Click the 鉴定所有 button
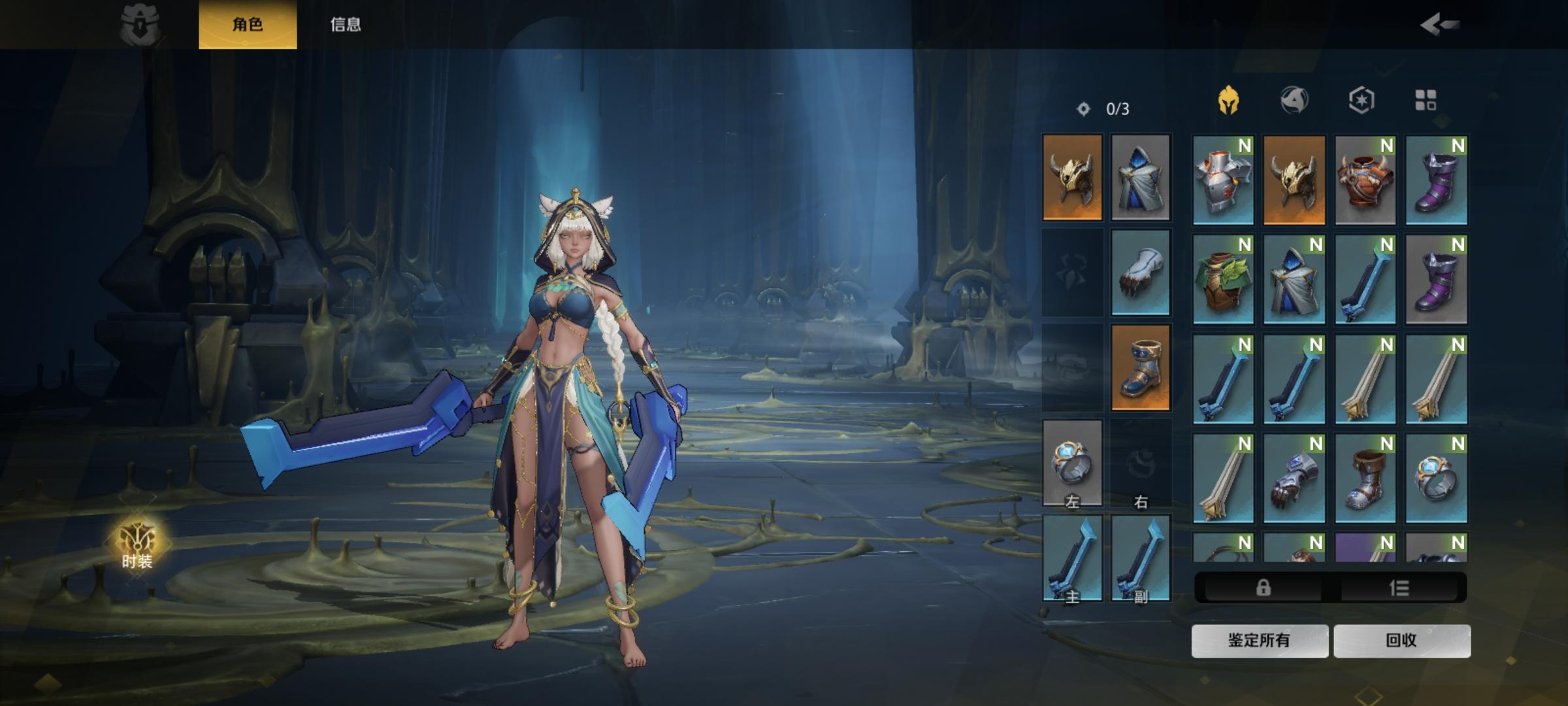Screen dimensions: 1568x706 tap(1259, 640)
